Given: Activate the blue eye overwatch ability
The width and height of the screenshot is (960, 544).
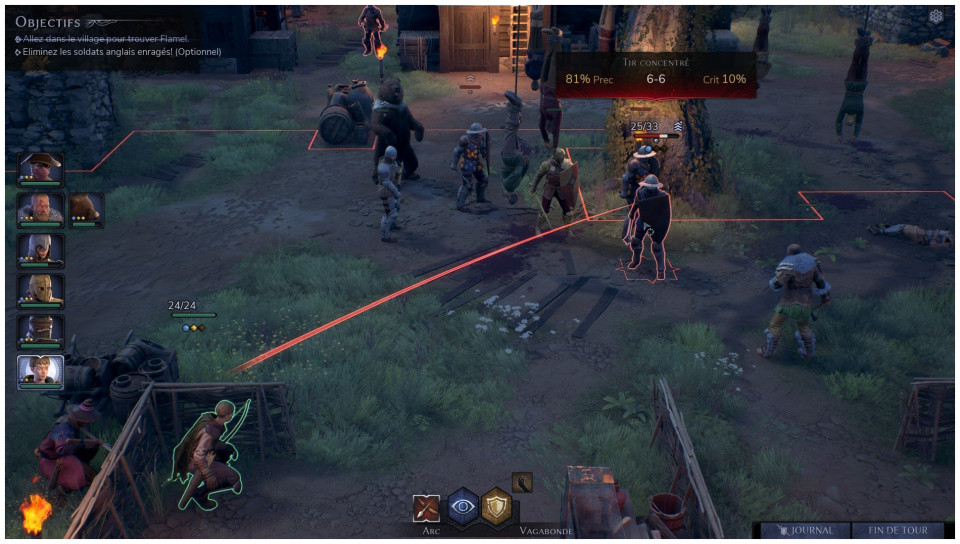Looking at the screenshot, I should coord(462,507).
